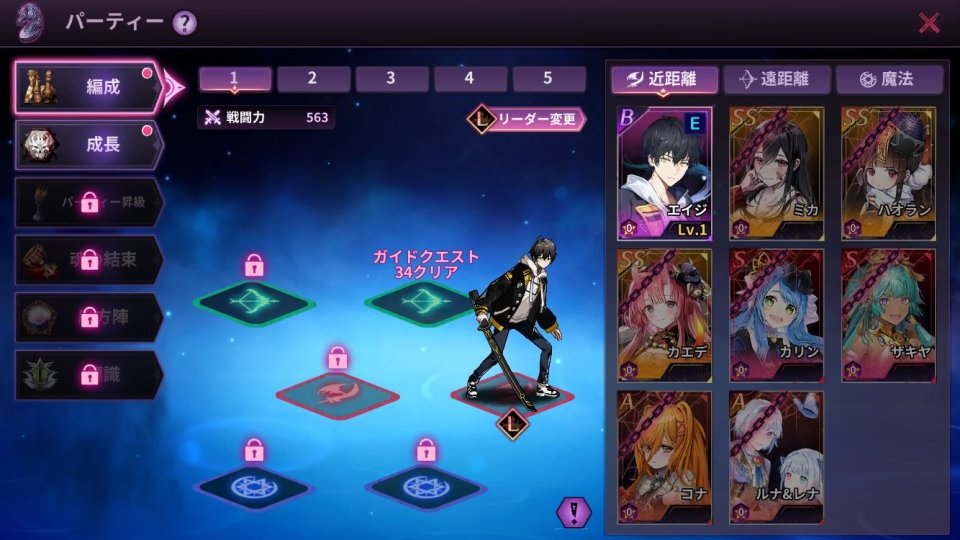960x540 pixels.
Task: Select the 編成 formation menu
Action: click(x=88, y=87)
